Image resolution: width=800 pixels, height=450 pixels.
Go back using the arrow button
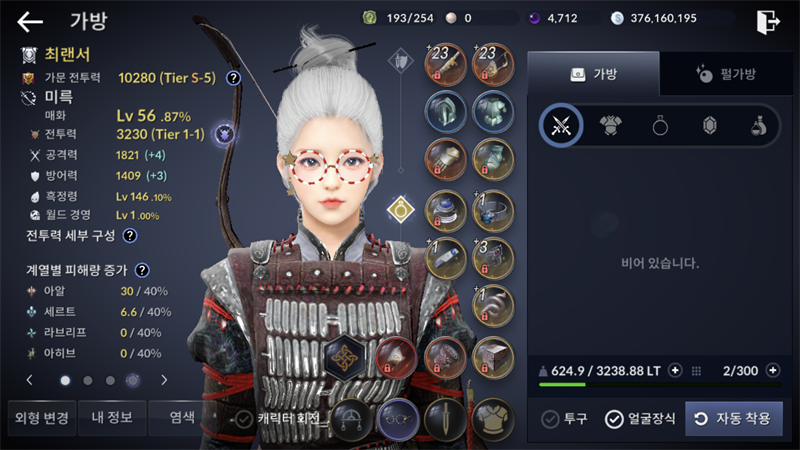(x=30, y=21)
